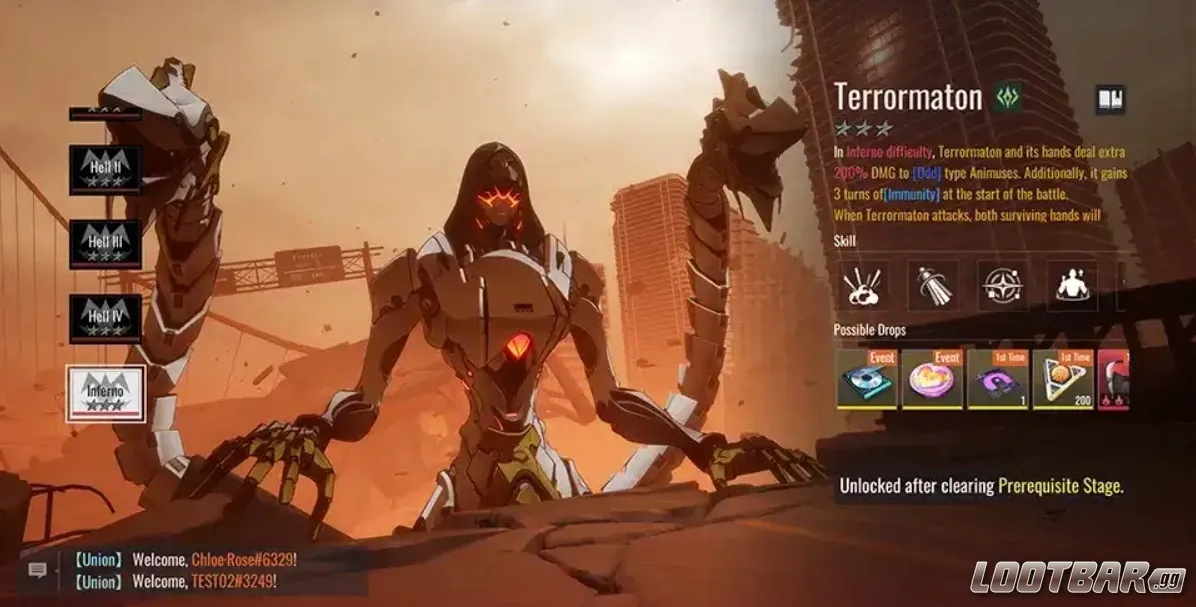Inspect the falling meteor skill icon
The height and width of the screenshot is (607, 1196).
(x=932, y=286)
